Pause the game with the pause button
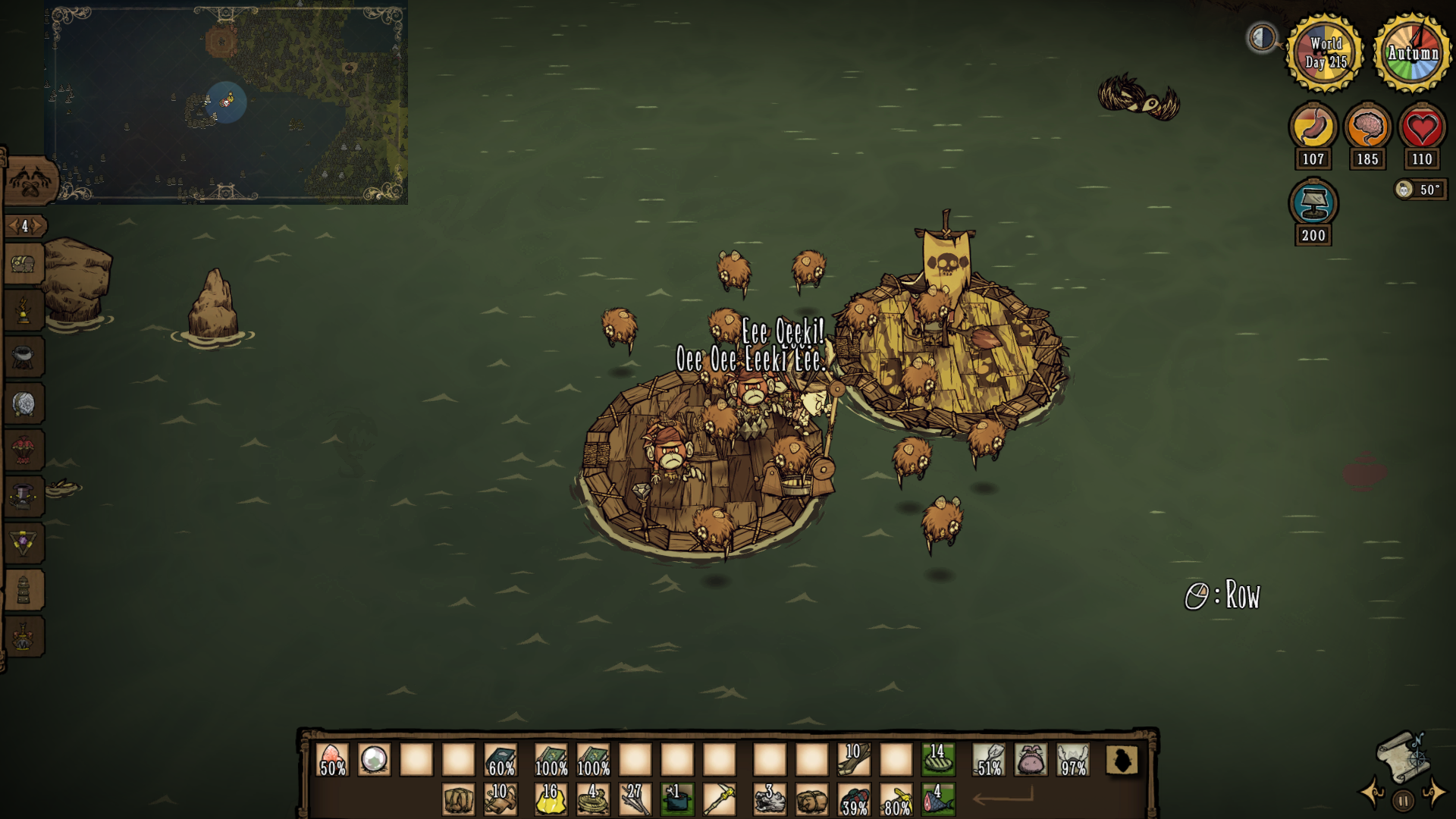Image resolution: width=1456 pixels, height=819 pixels. (x=1403, y=800)
